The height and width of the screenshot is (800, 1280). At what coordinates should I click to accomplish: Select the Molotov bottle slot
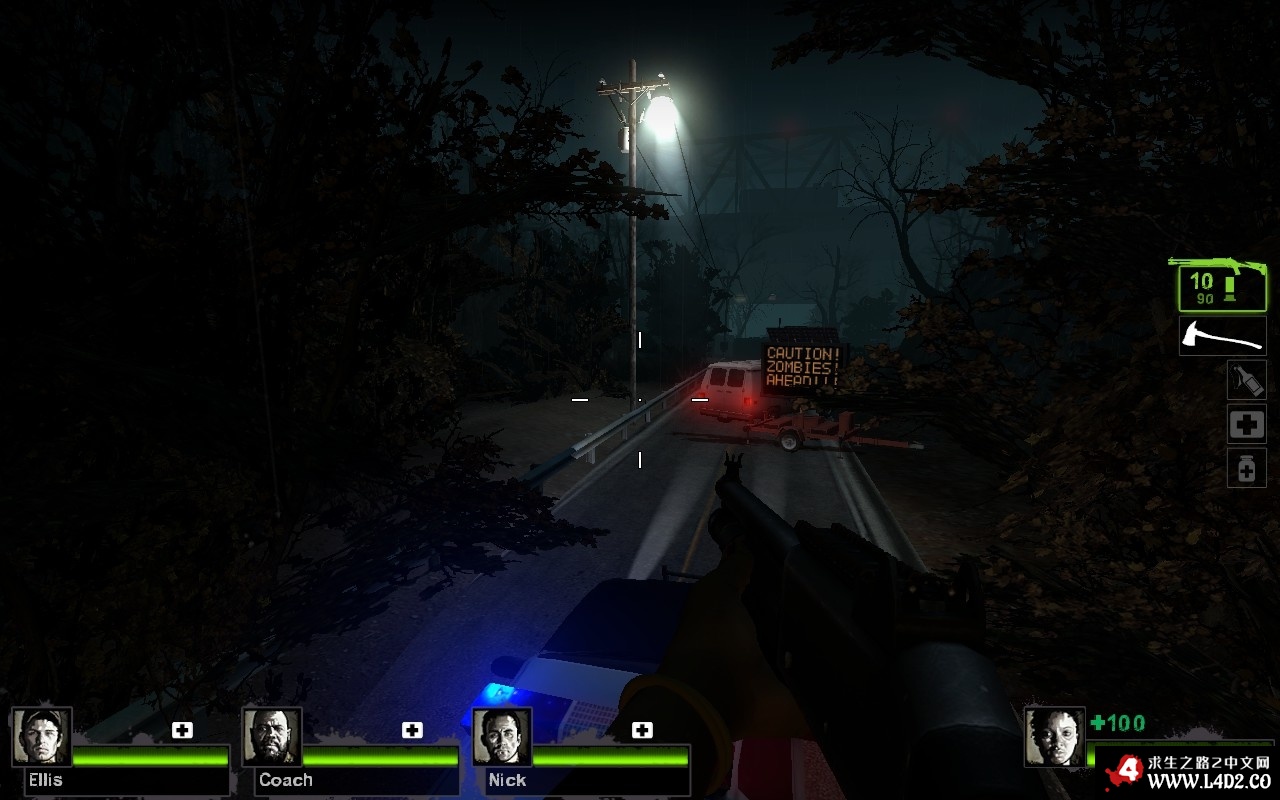tap(1246, 380)
